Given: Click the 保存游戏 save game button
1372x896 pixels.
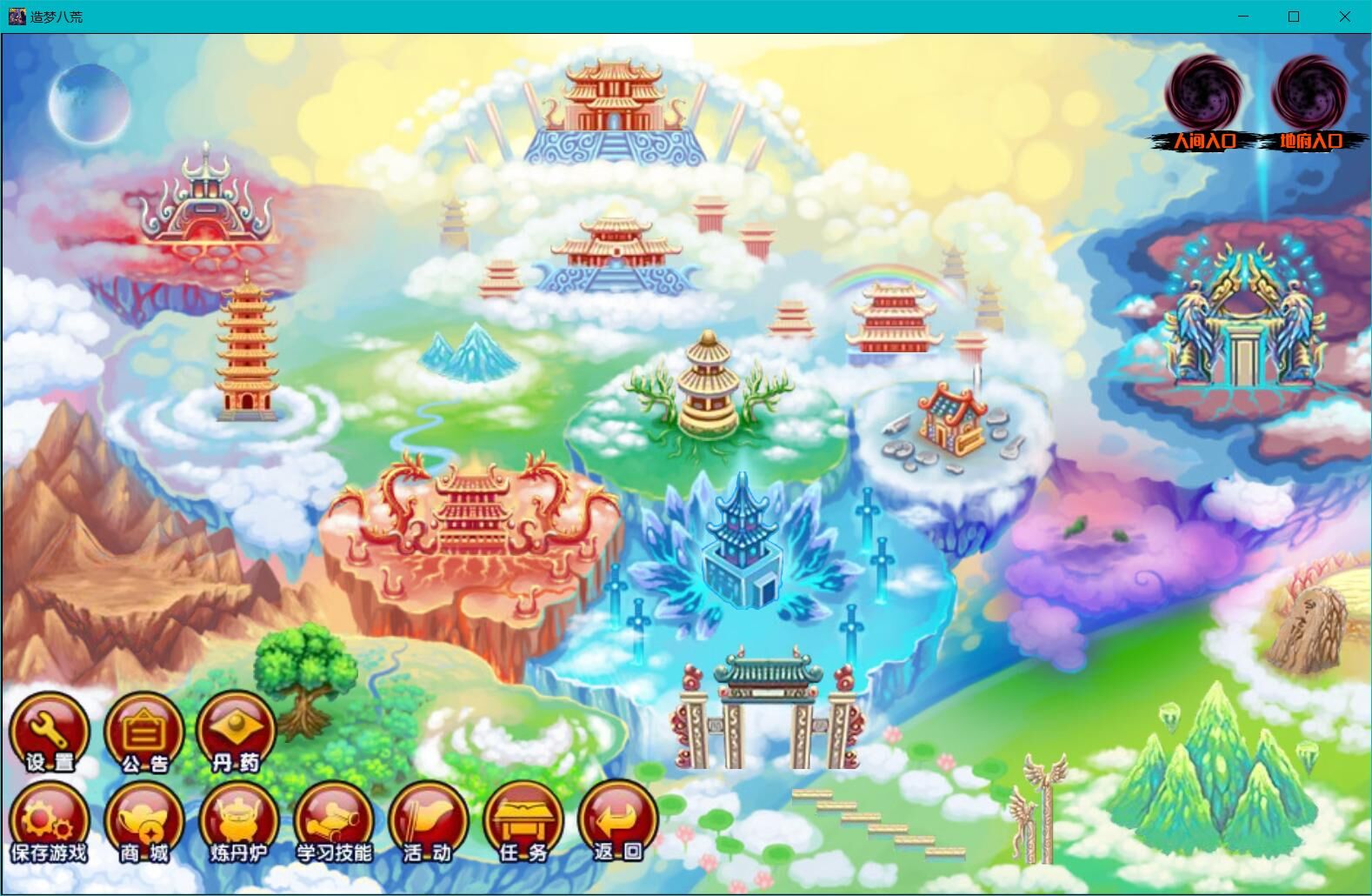Looking at the screenshot, I should (x=50, y=823).
